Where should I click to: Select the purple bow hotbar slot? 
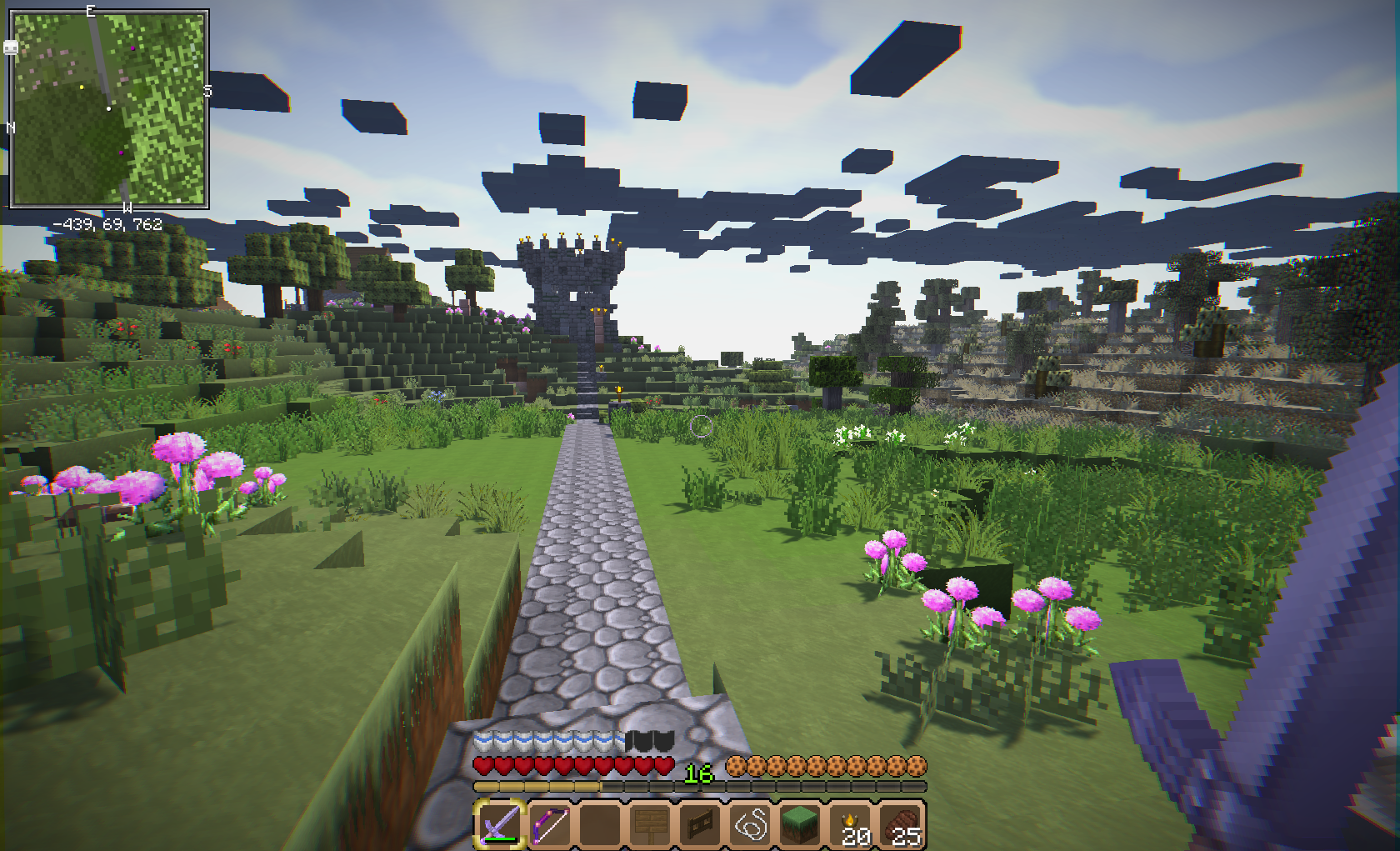point(550,824)
